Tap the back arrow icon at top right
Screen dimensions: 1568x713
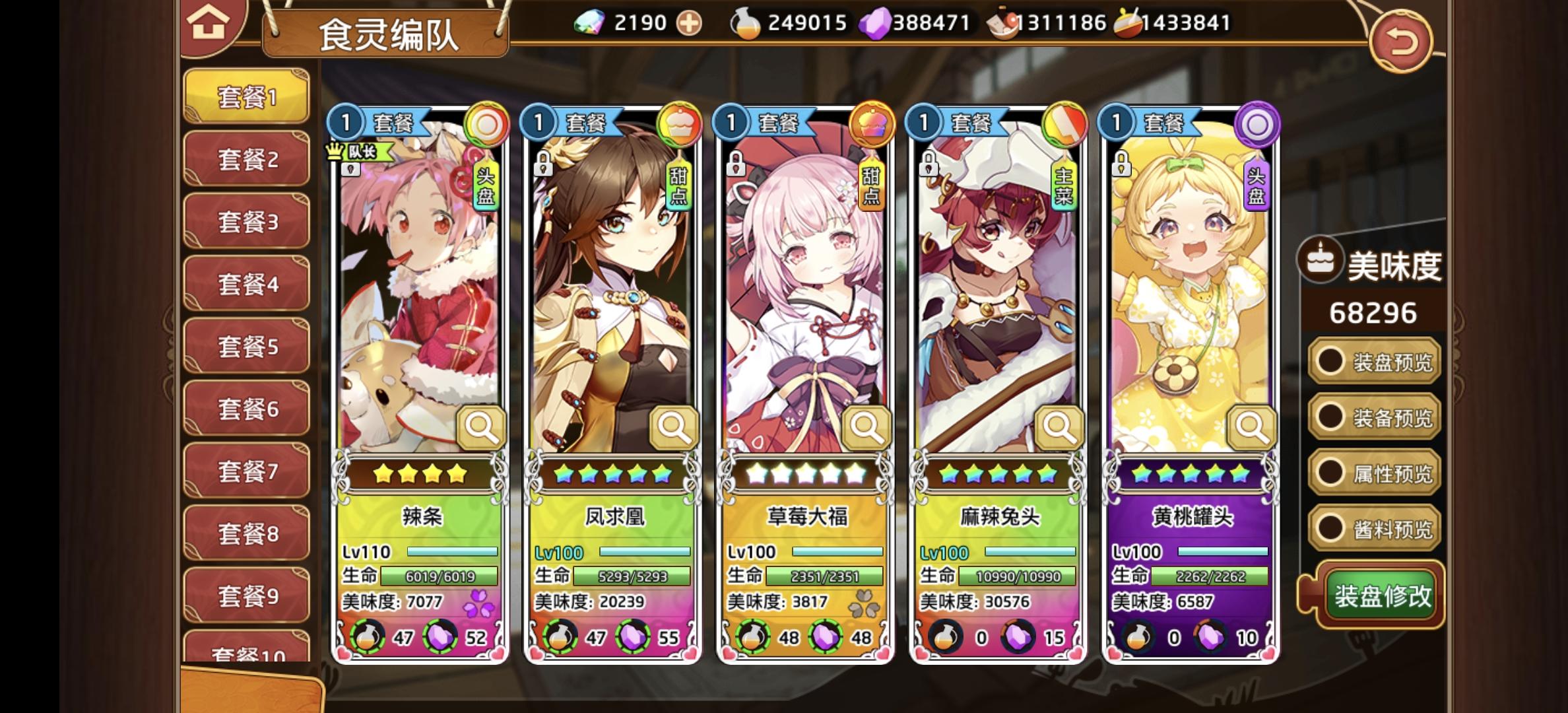1402,40
